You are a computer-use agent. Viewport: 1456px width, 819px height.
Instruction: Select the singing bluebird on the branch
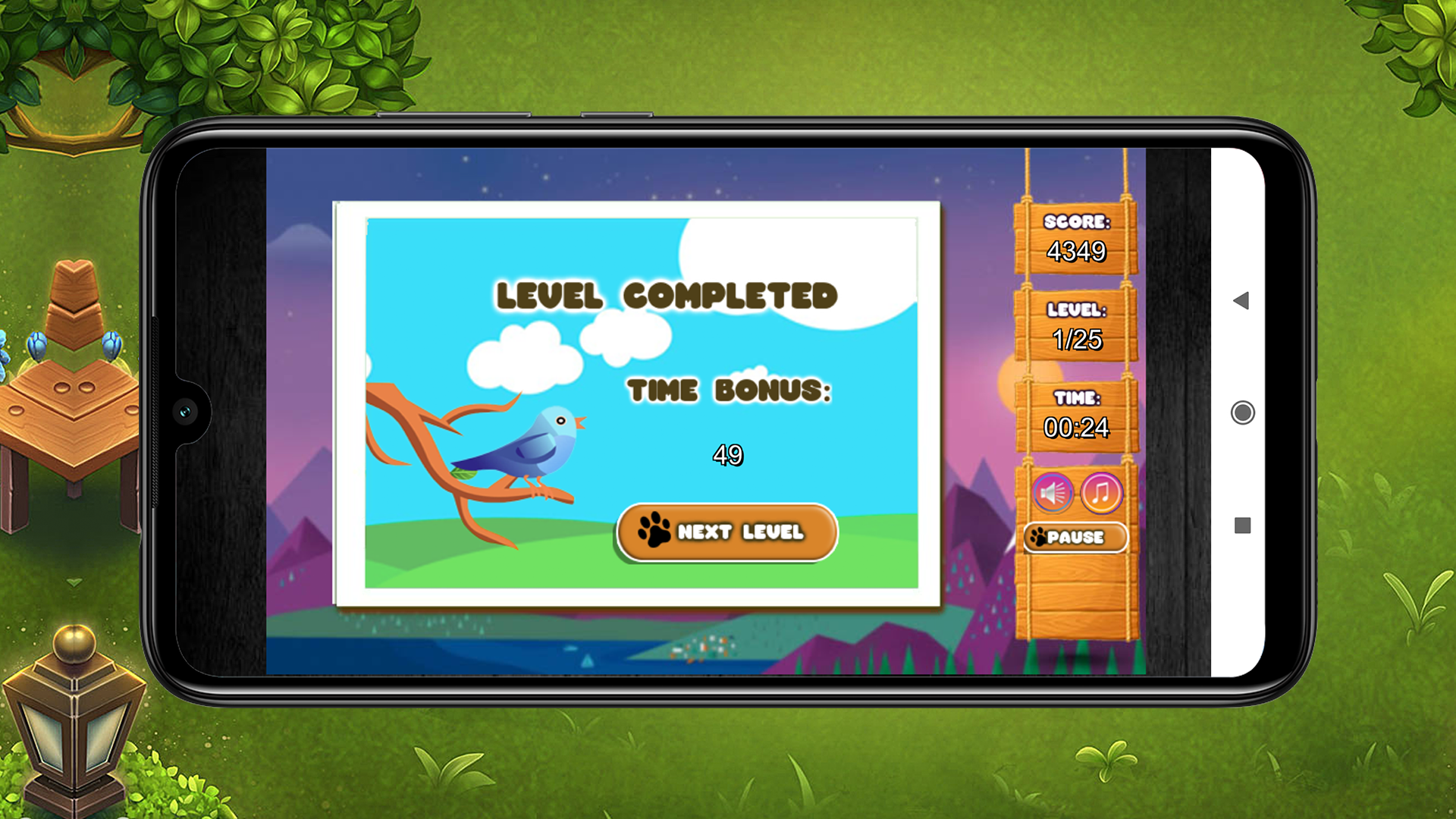[x=535, y=447]
